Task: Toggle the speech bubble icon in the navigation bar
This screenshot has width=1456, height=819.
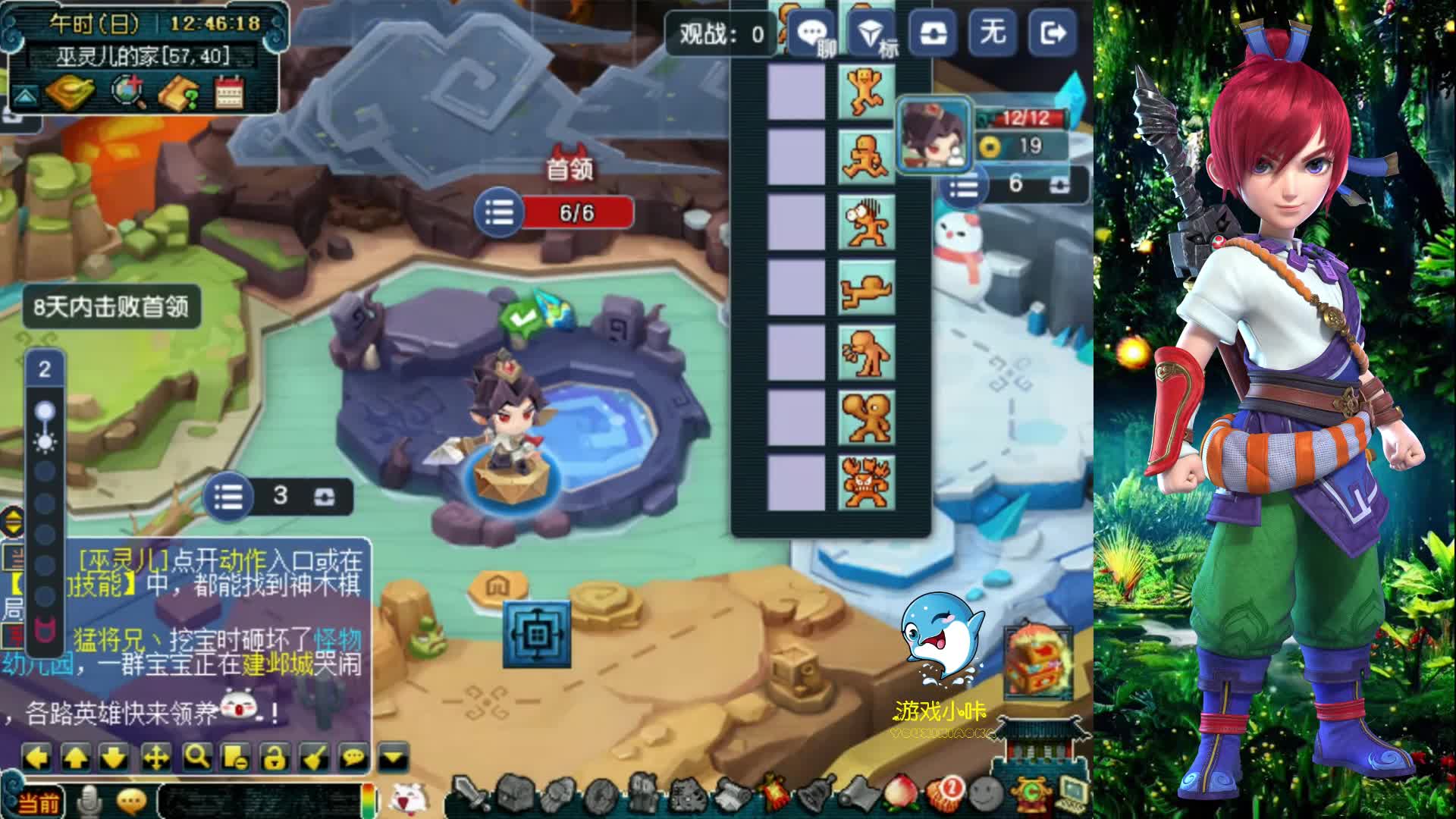Action: (354, 757)
